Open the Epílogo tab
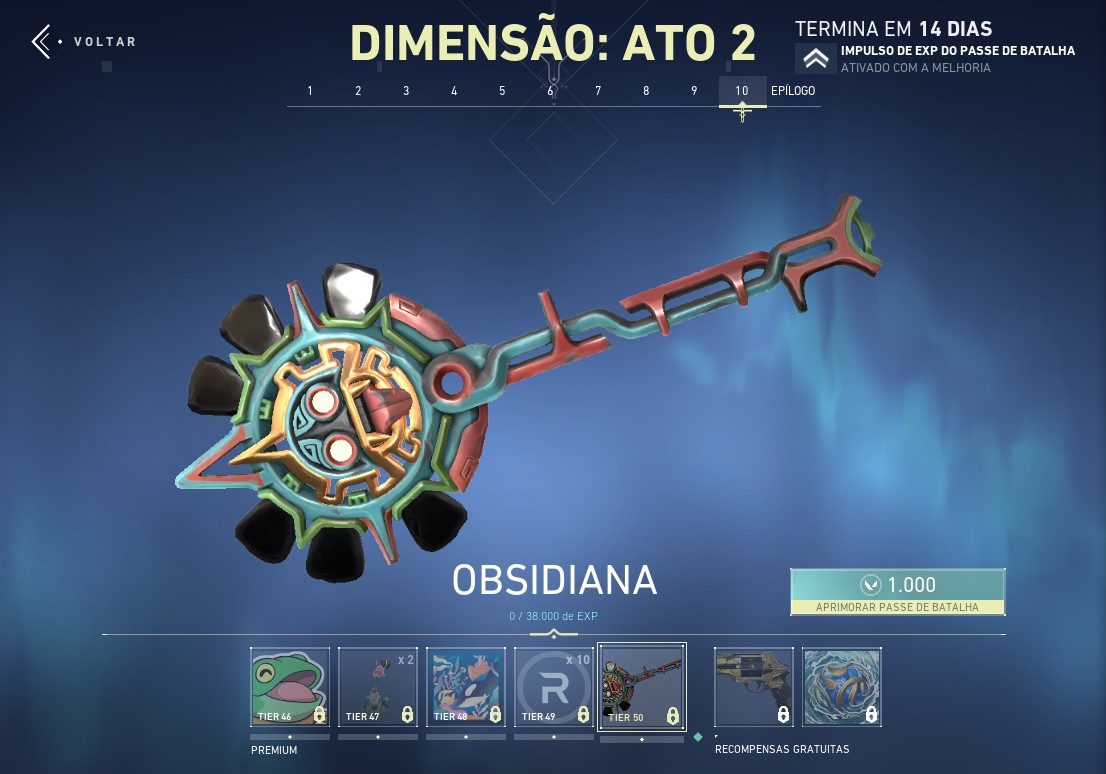The width and height of the screenshot is (1106, 774). point(793,91)
